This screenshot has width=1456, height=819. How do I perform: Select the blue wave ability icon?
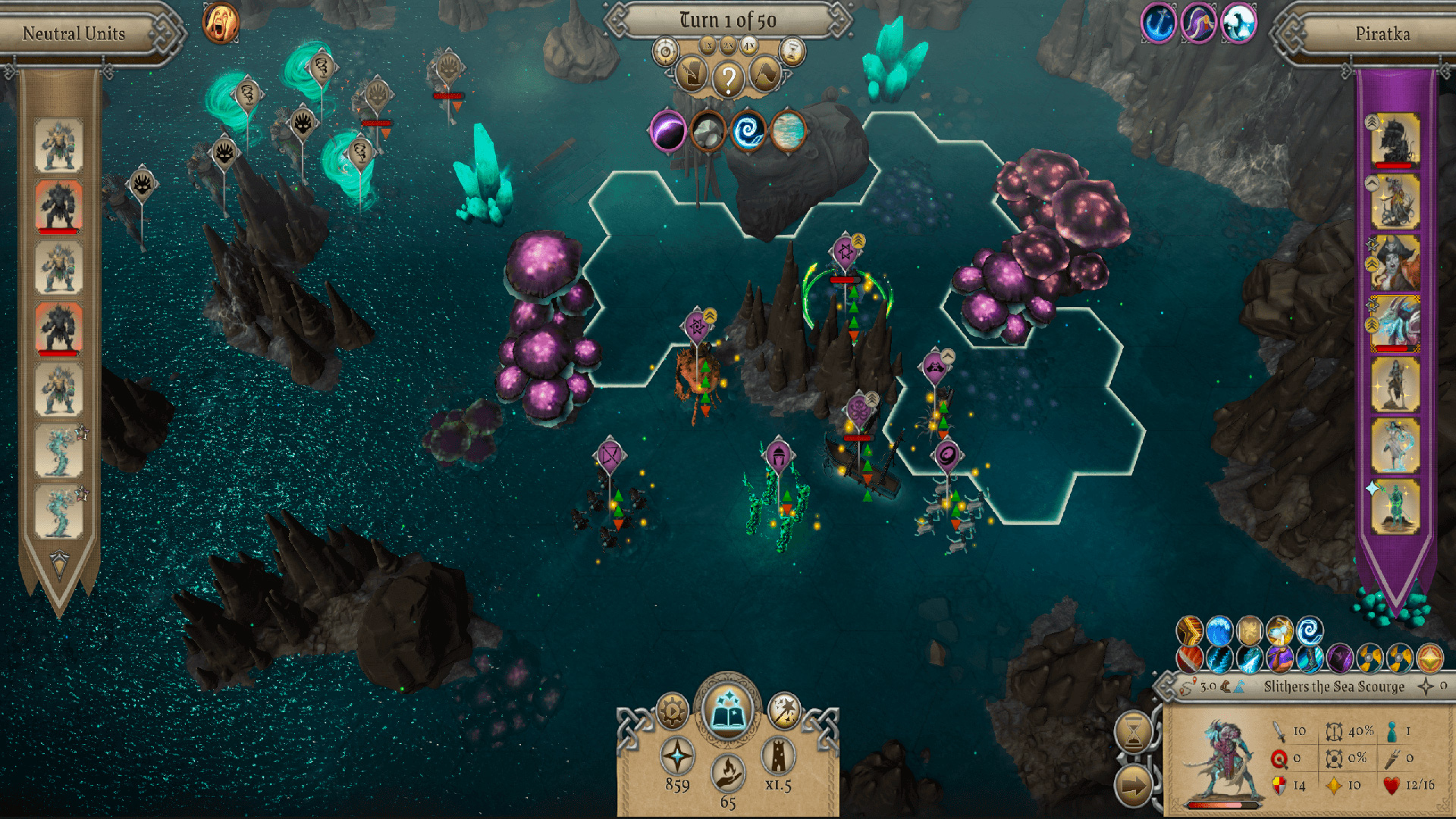(1219, 631)
